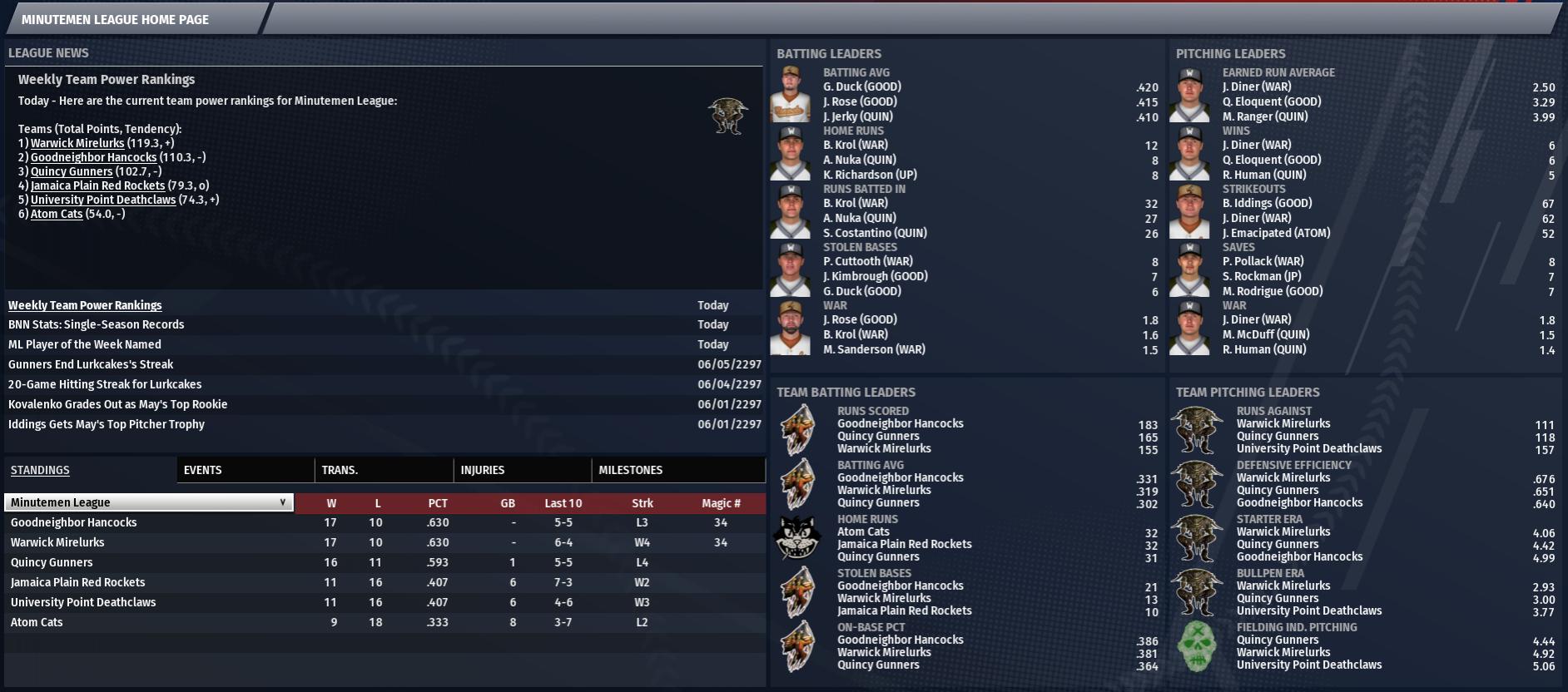The image size is (1568, 692).
Task: Click batting leader G. Duck (GOOD)
Action: point(862,86)
